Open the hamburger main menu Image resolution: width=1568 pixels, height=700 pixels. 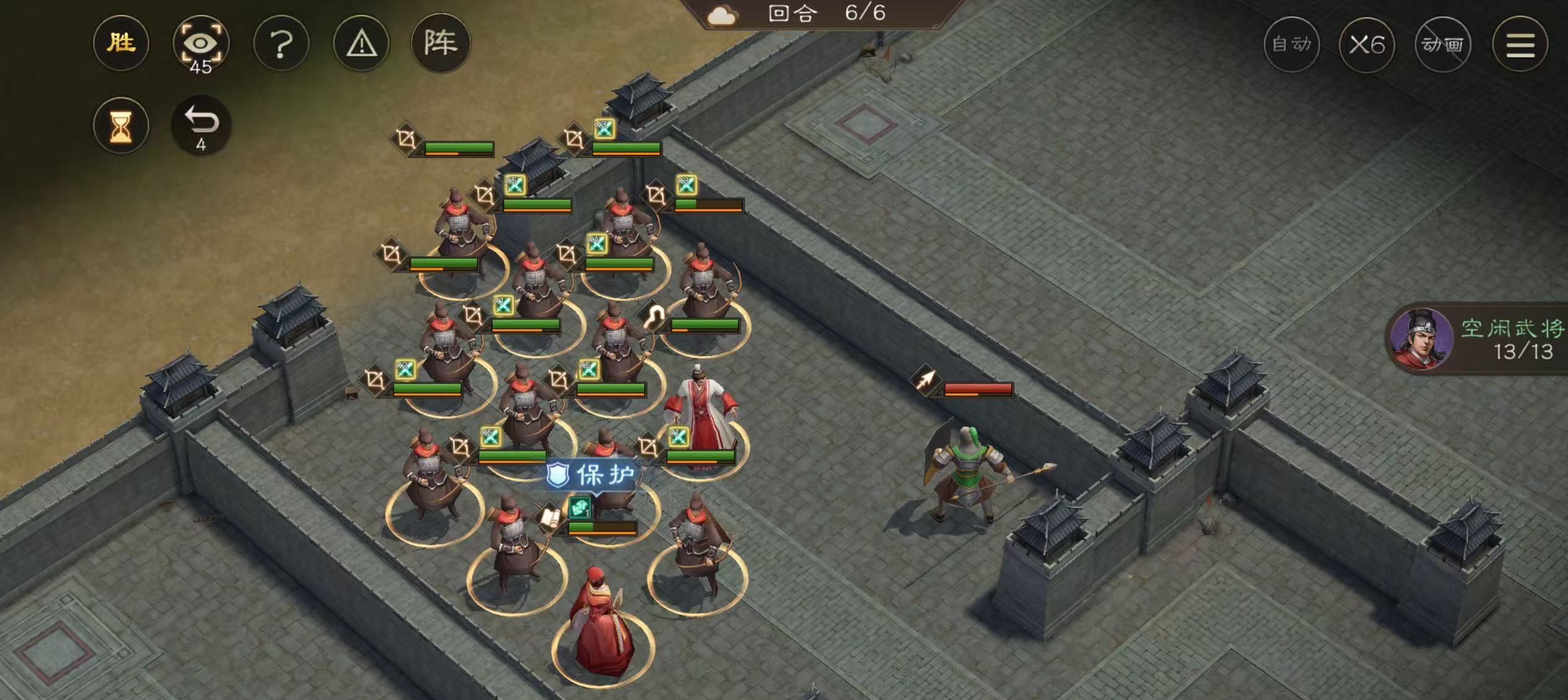click(1520, 44)
